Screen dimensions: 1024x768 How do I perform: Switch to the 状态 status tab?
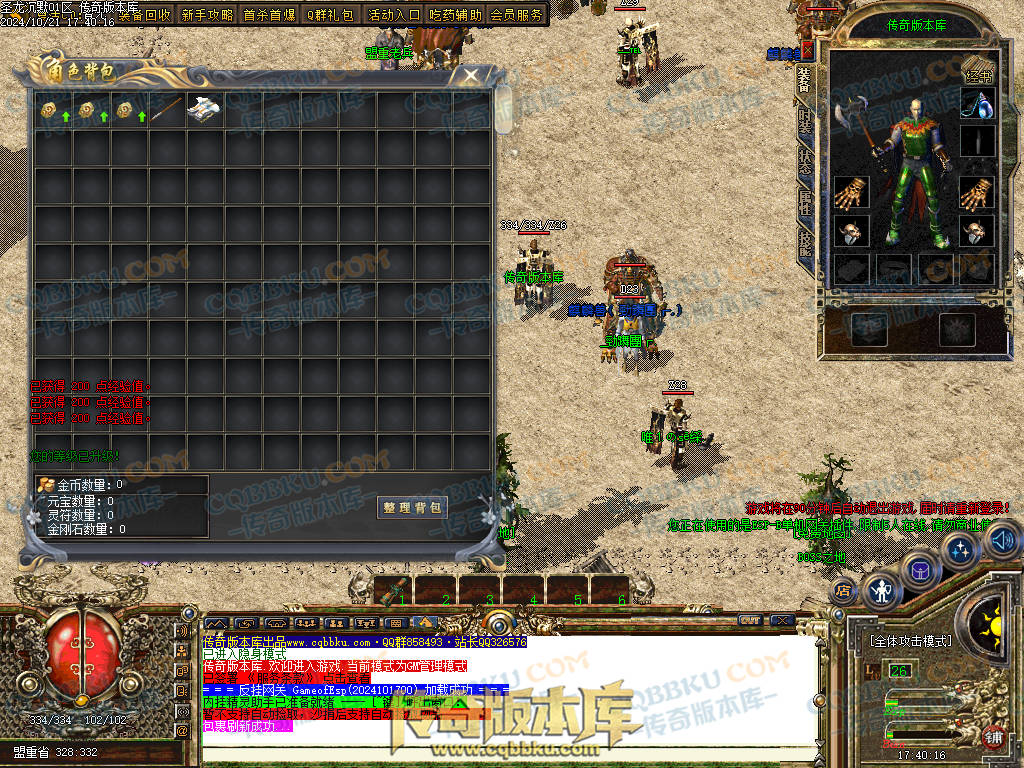click(805, 161)
